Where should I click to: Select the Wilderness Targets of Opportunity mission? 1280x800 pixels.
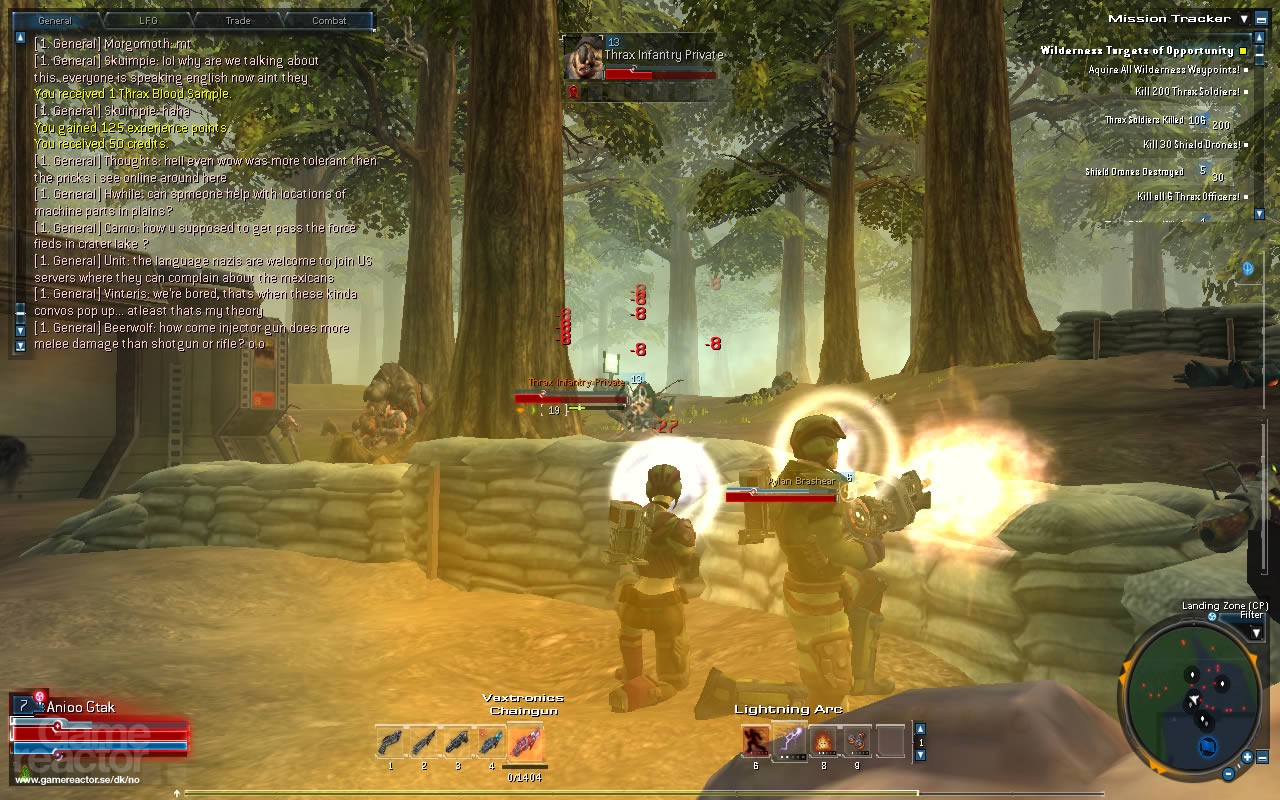coord(1137,50)
